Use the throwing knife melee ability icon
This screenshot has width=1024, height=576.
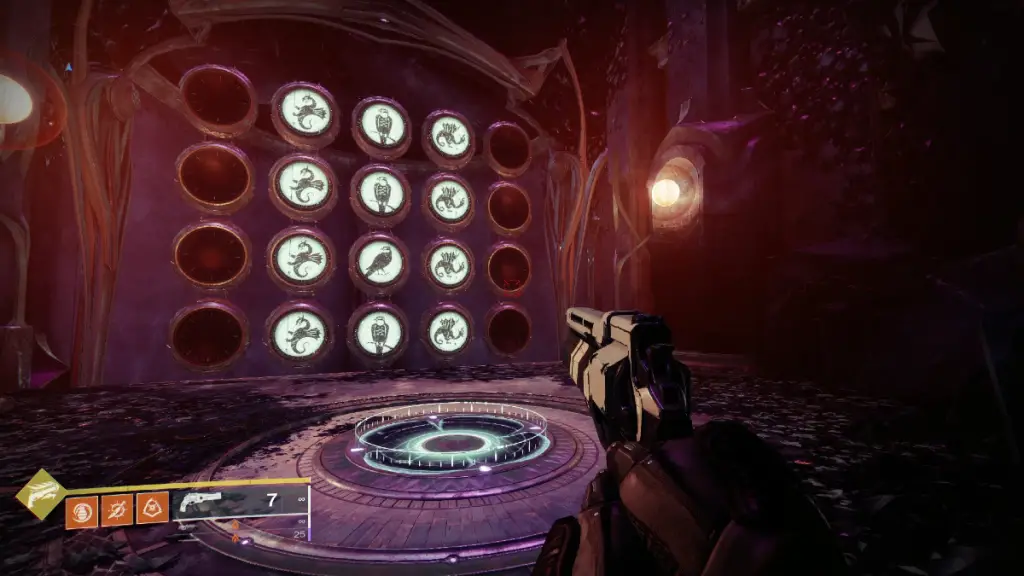pos(116,511)
